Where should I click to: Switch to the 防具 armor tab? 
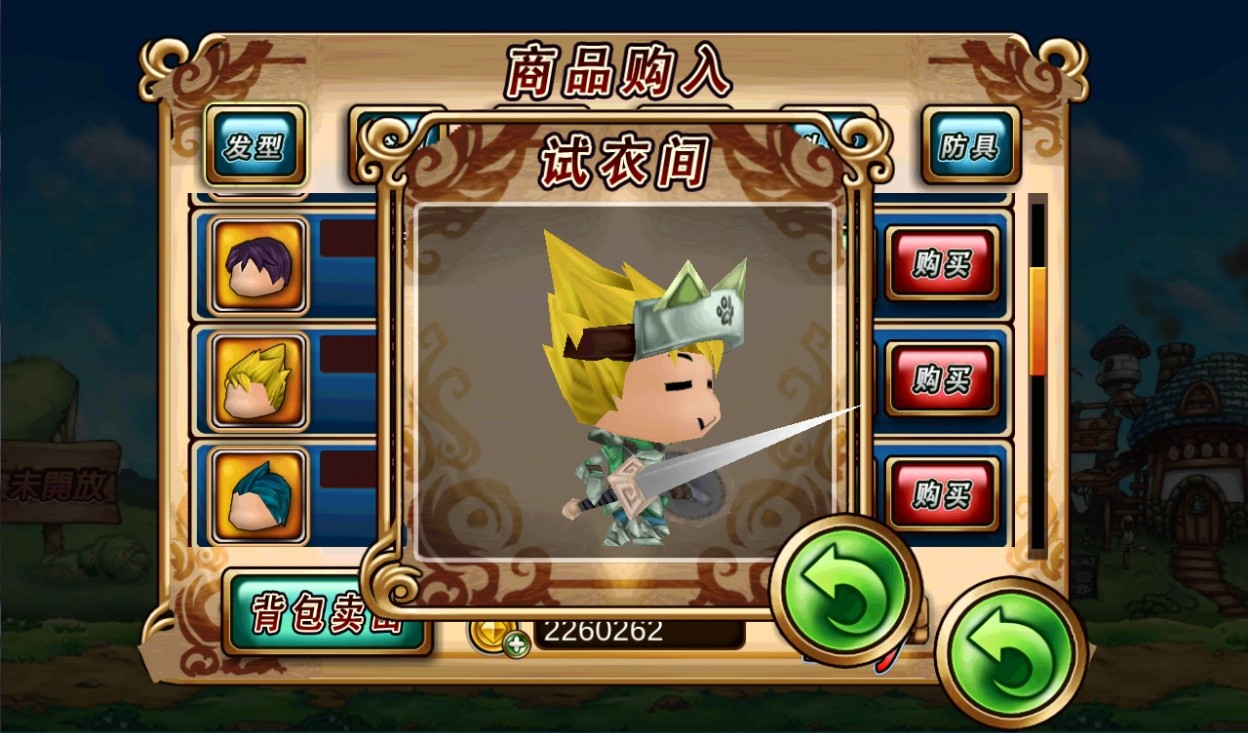click(x=970, y=146)
